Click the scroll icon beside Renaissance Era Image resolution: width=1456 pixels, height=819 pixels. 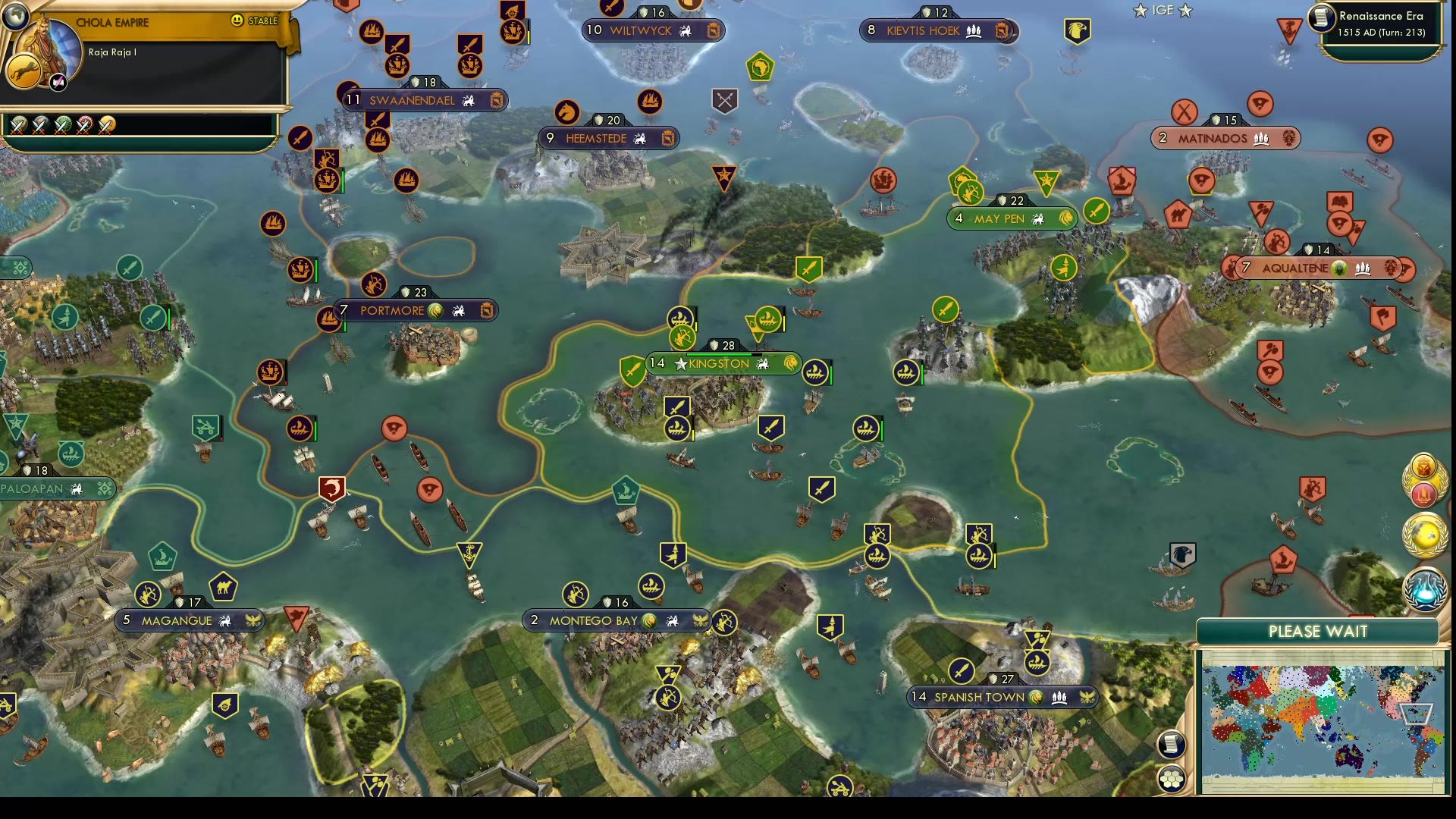pos(1322,17)
